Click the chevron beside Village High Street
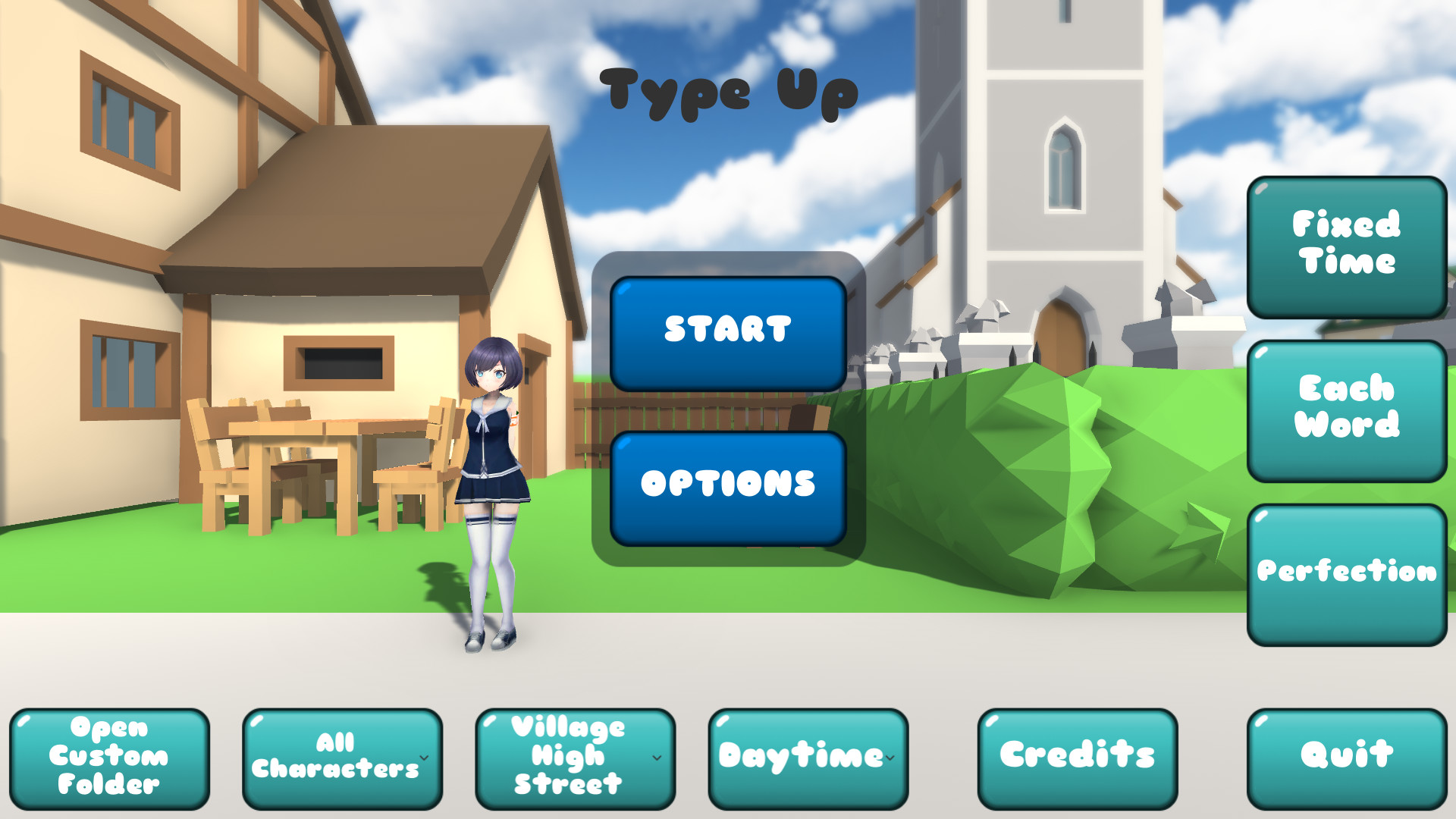 [x=655, y=757]
